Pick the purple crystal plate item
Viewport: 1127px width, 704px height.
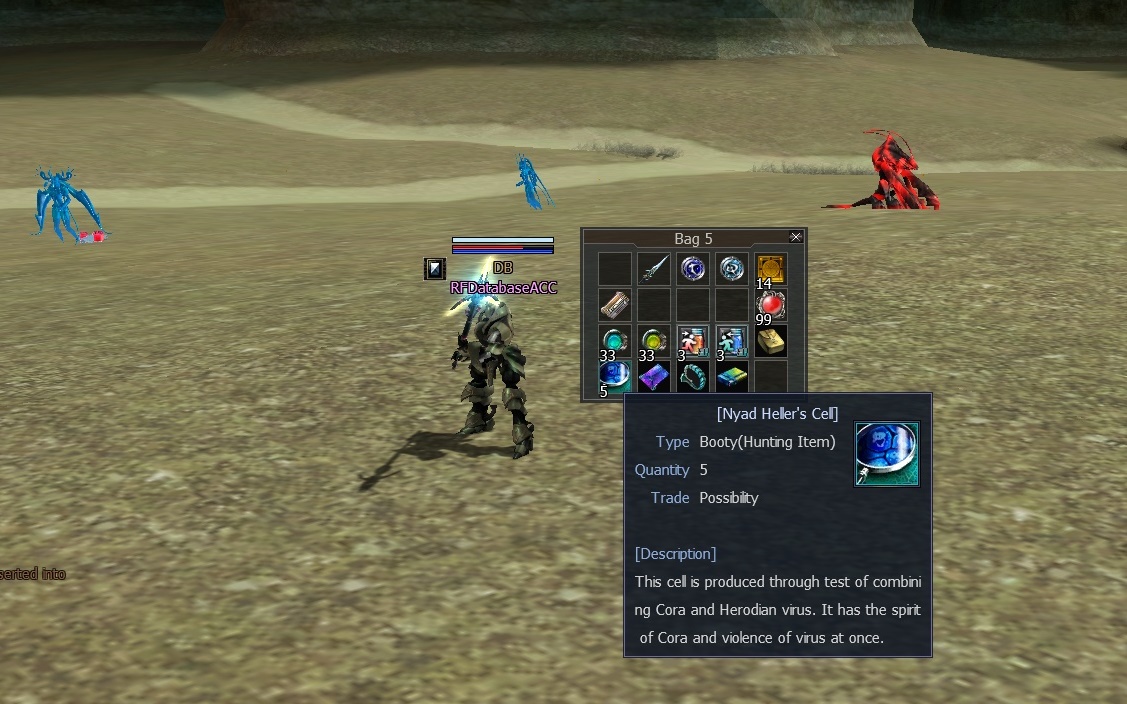coord(654,377)
